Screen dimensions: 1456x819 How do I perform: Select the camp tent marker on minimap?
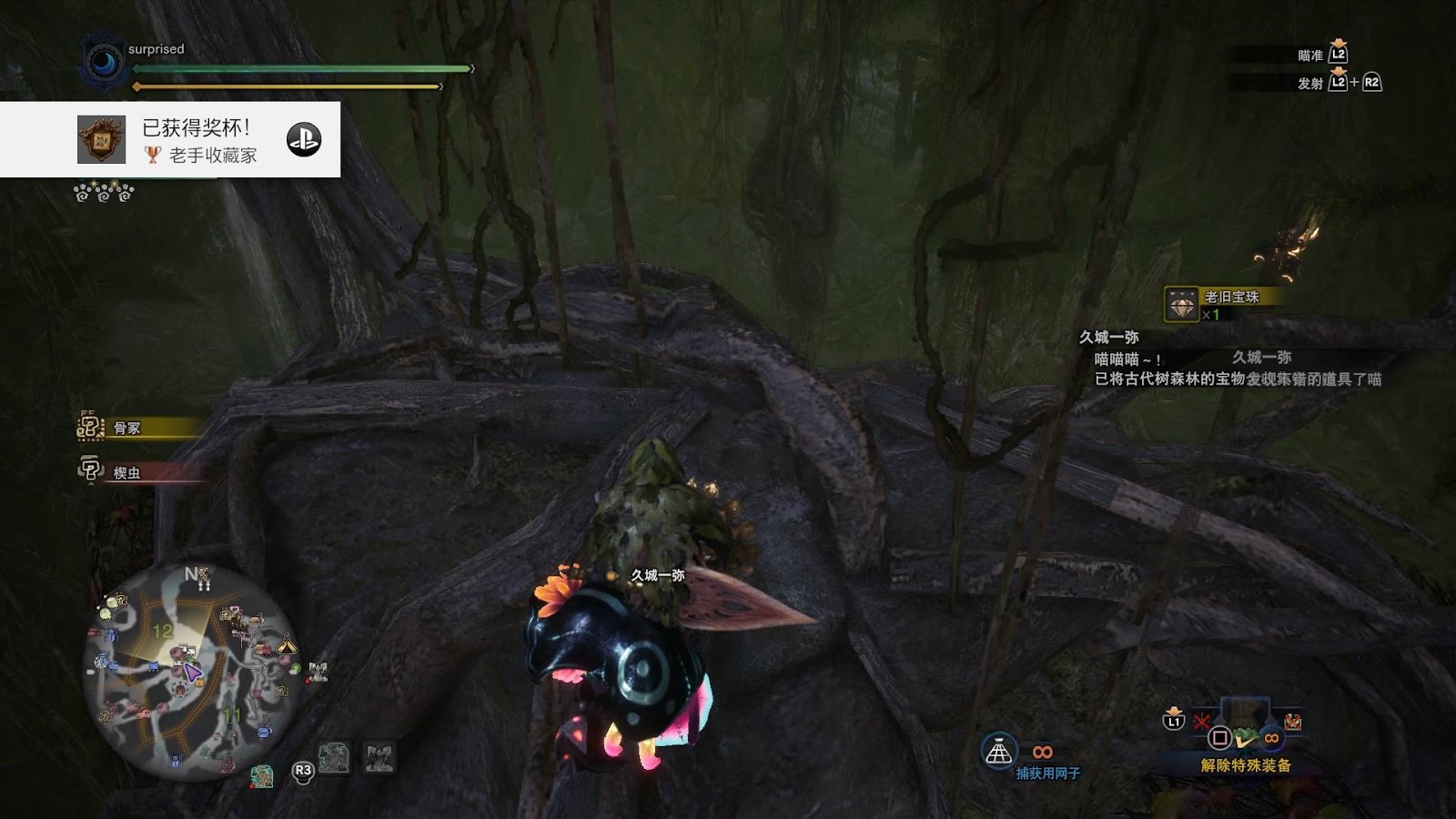pos(288,644)
